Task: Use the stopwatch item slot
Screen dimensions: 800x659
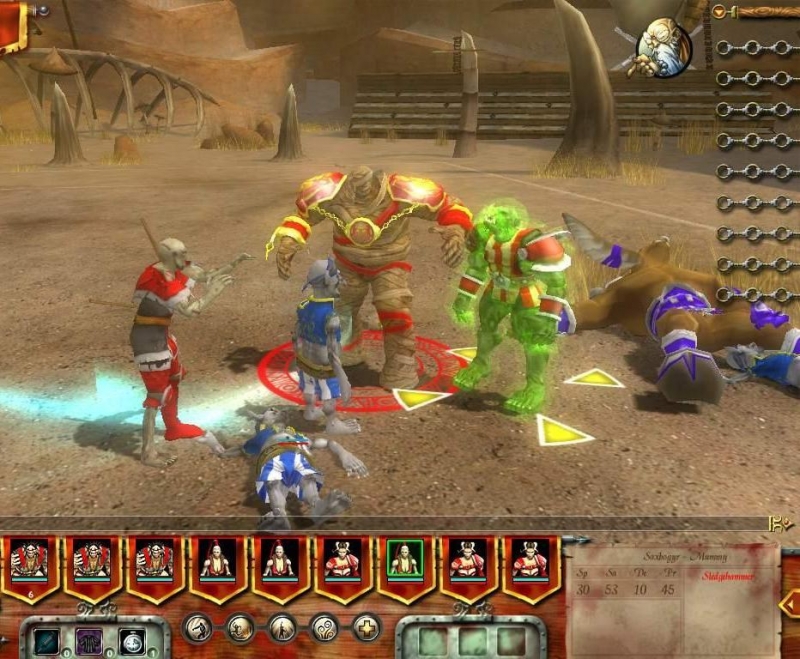Action: [131, 640]
